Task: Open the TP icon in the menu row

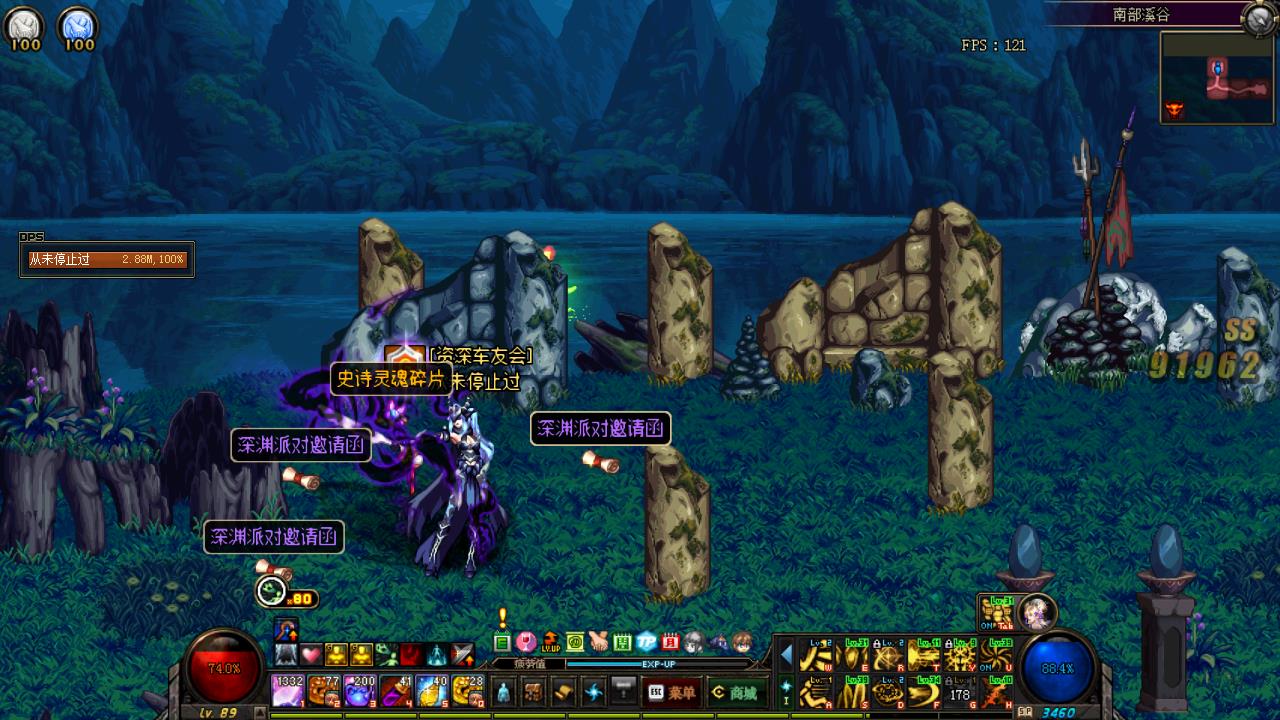Action: click(x=646, y=641)
